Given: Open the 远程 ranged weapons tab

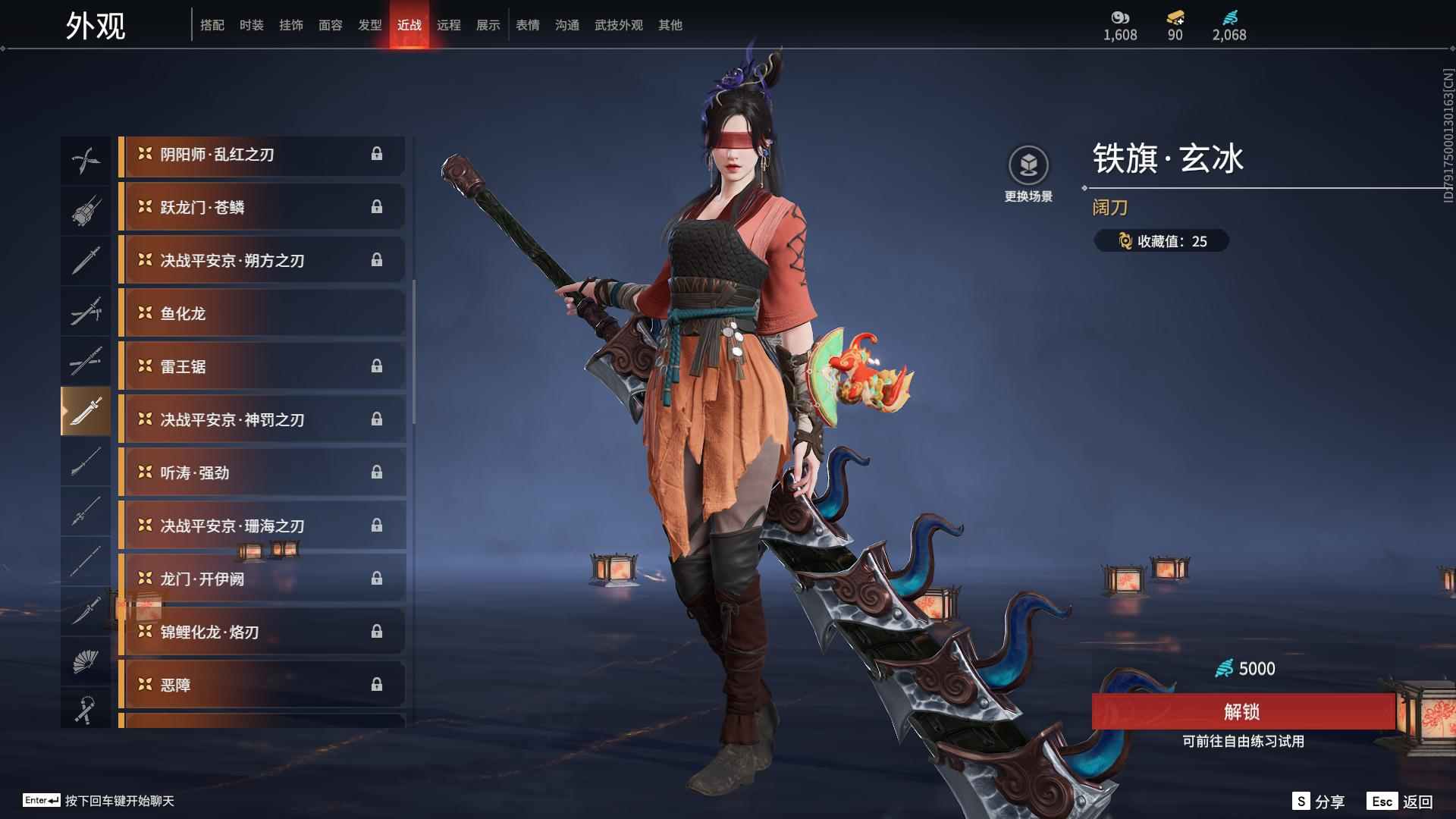Looking at the screenshot, I should pyautogui.click(x=449, y=25).
